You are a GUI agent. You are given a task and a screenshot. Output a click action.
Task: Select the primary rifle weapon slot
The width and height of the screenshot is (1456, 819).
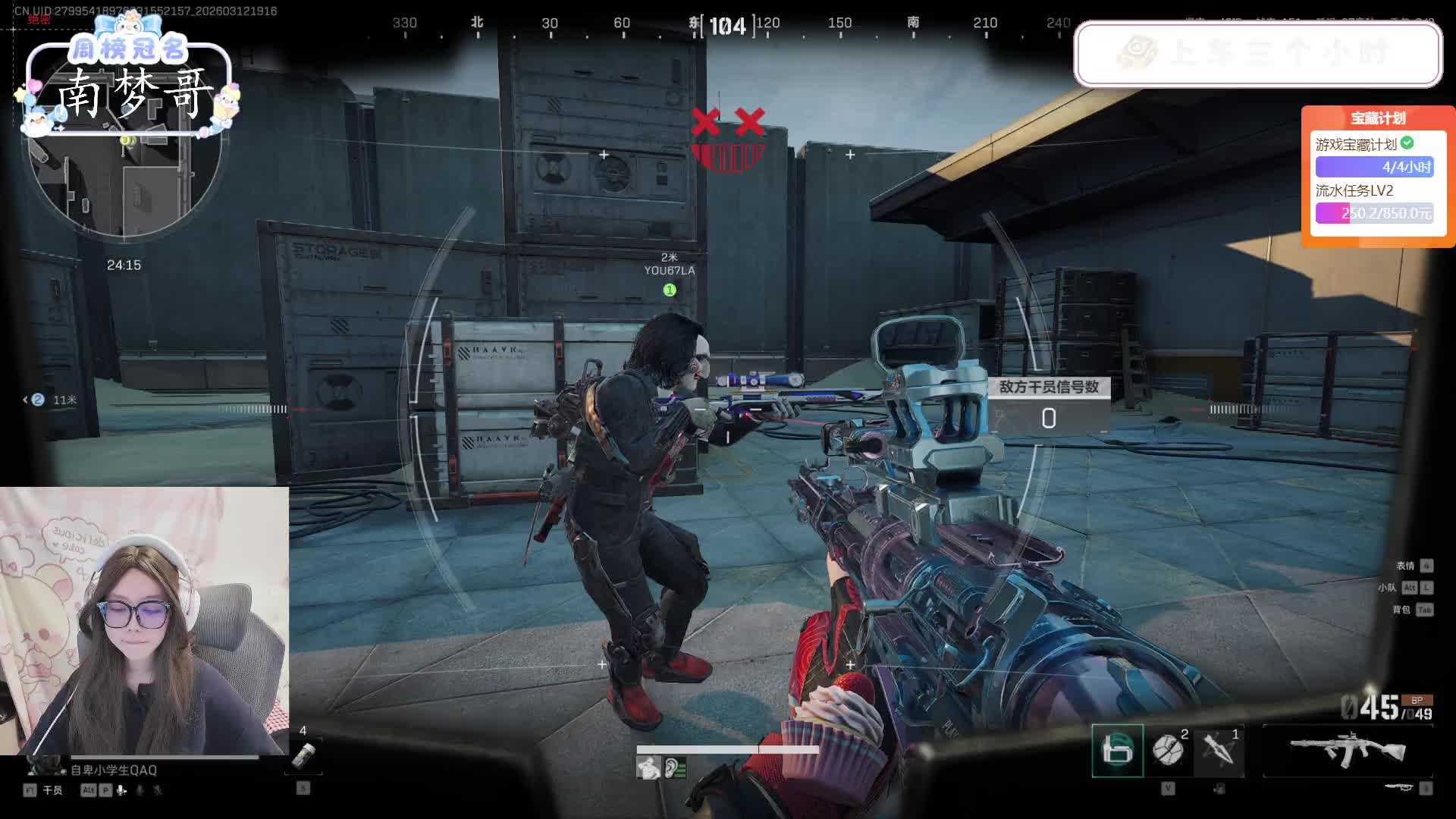tap(1348, 751)
